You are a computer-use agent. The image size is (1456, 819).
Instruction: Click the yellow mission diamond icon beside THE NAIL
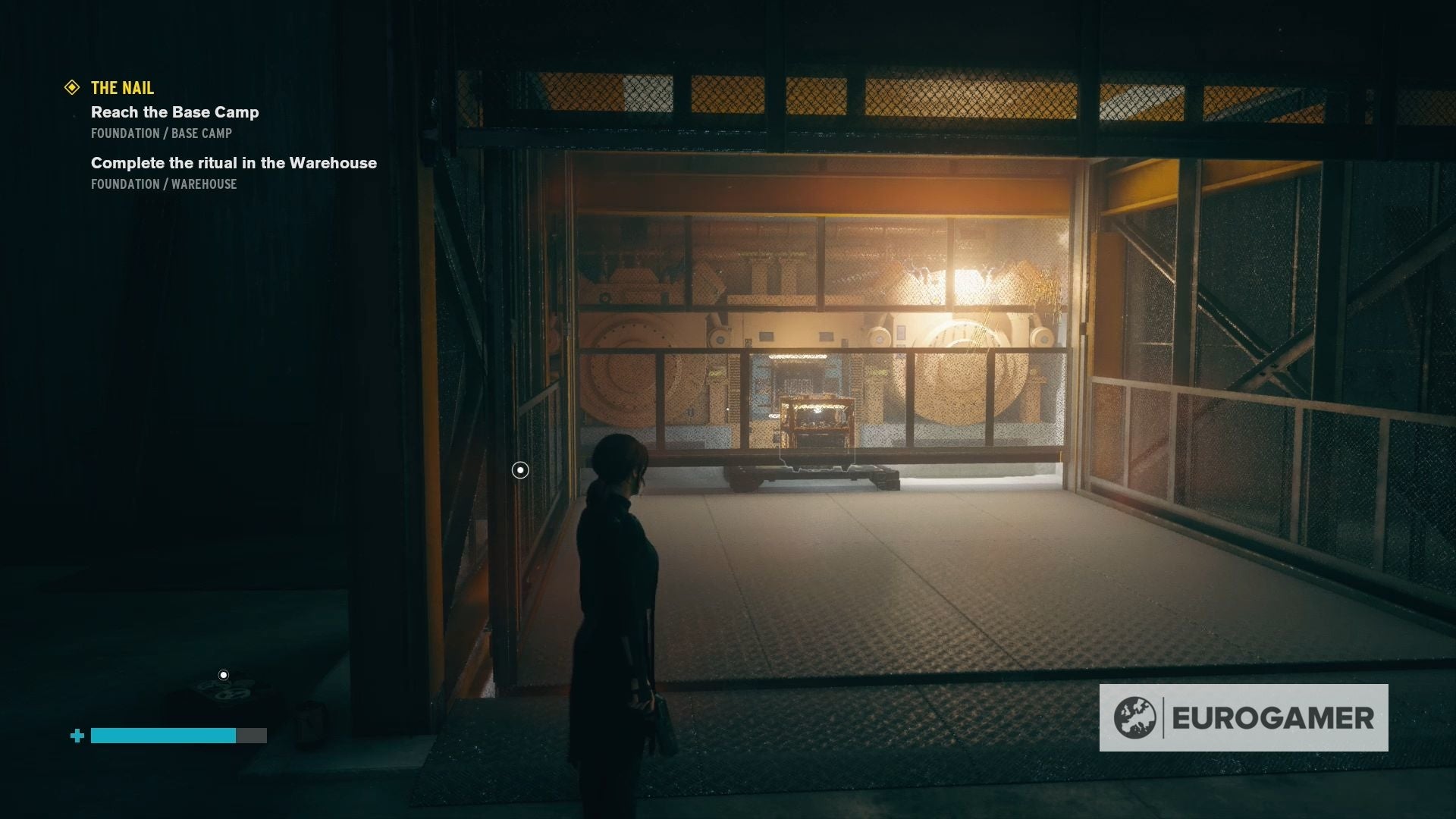tap(72, 88)
